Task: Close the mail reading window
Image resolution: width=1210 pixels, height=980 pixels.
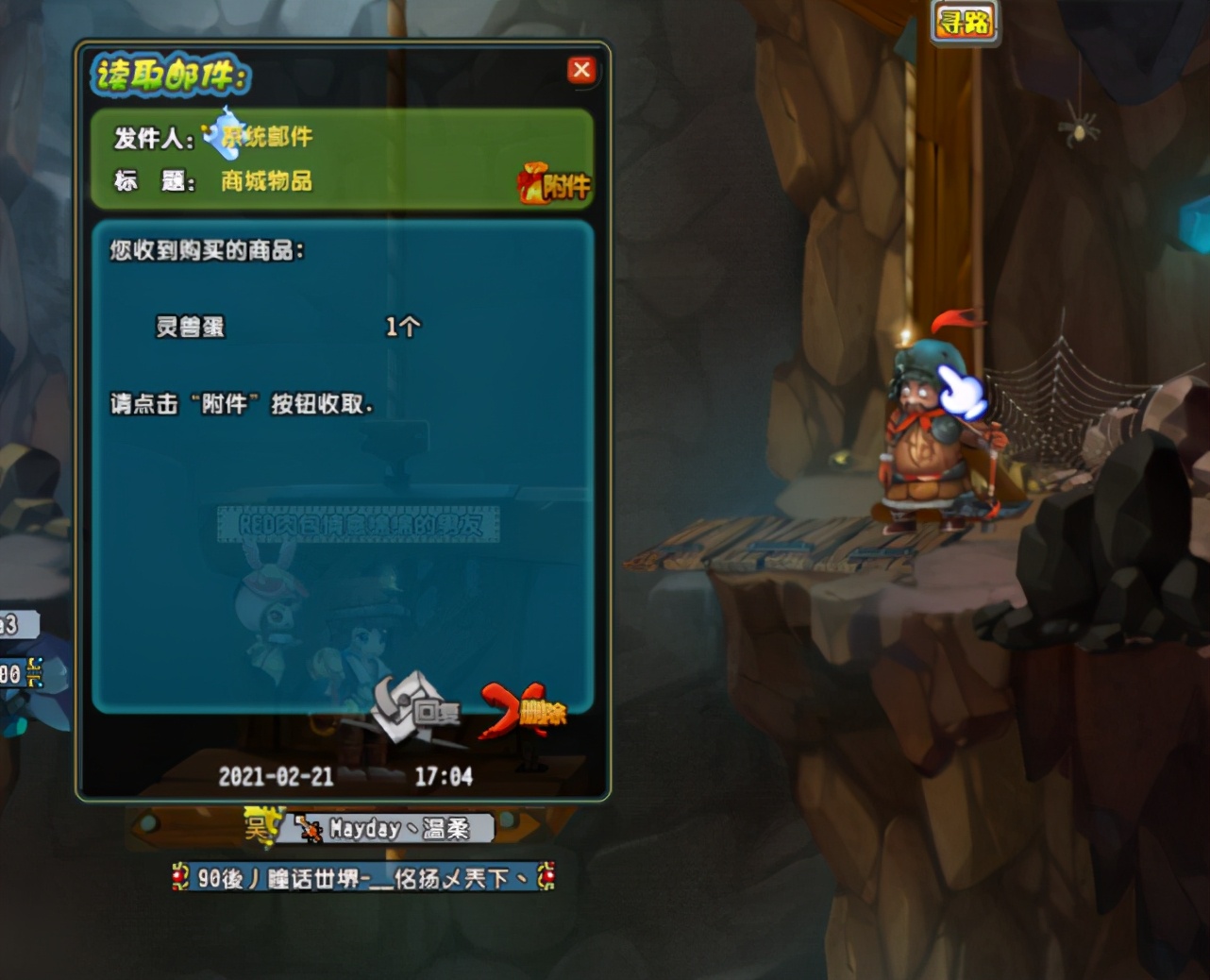Action: (581, 70)
